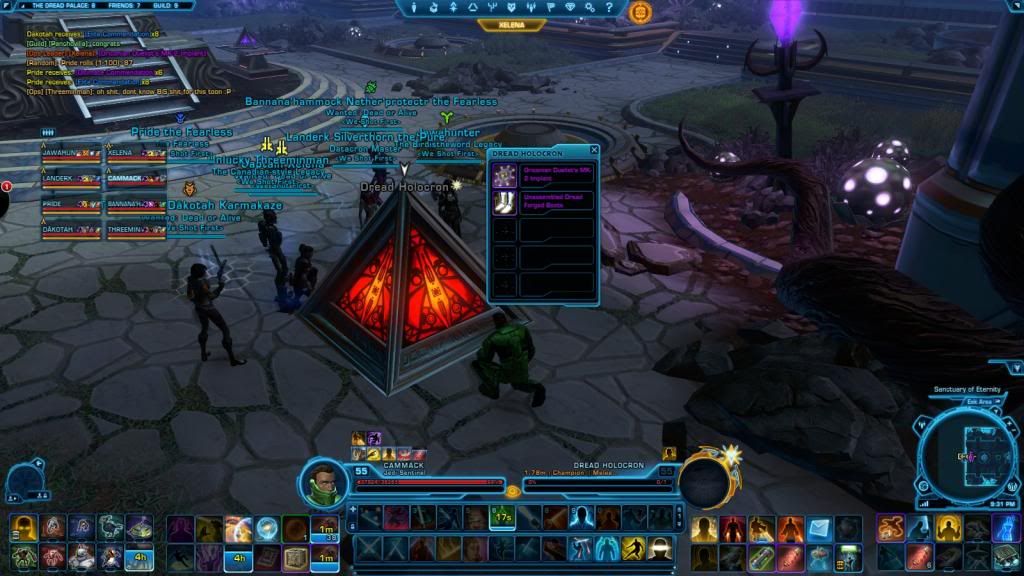1024x576 pixels.
Task: Click the orange cartel coin icon
Action: coord(641,12)
